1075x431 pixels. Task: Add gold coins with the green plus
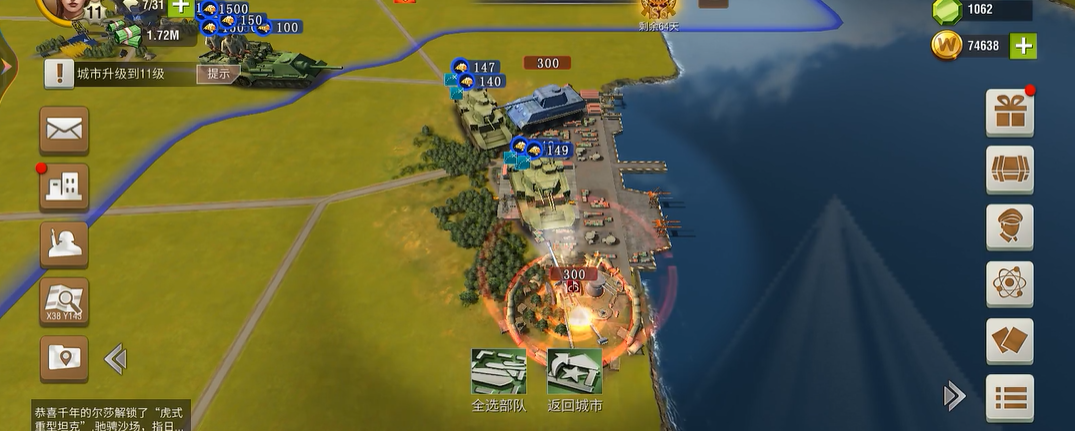tap(1023, 45)
